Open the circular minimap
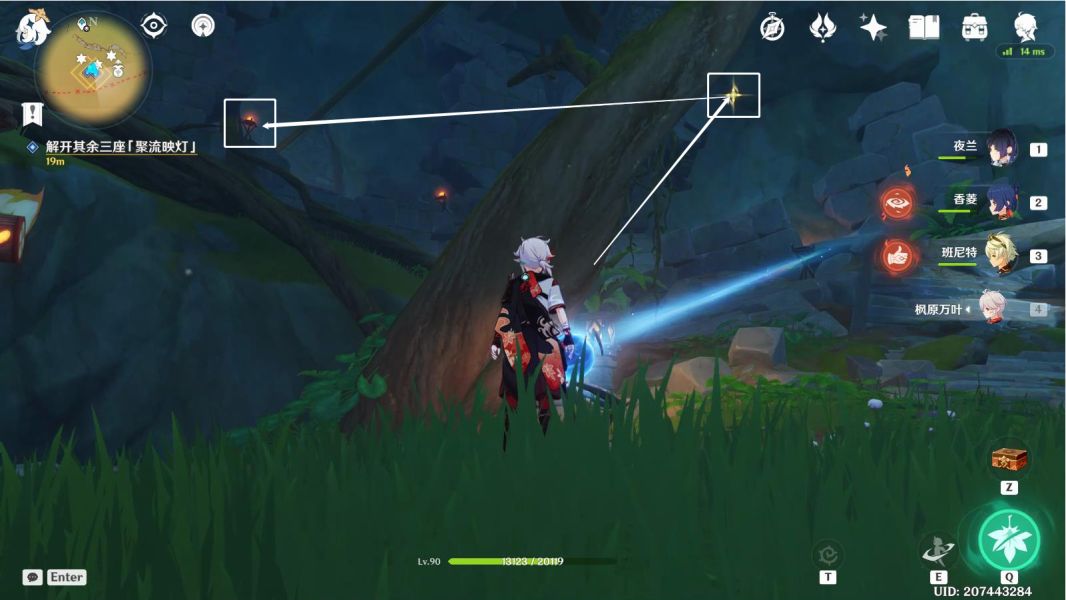 click(93, 70)
